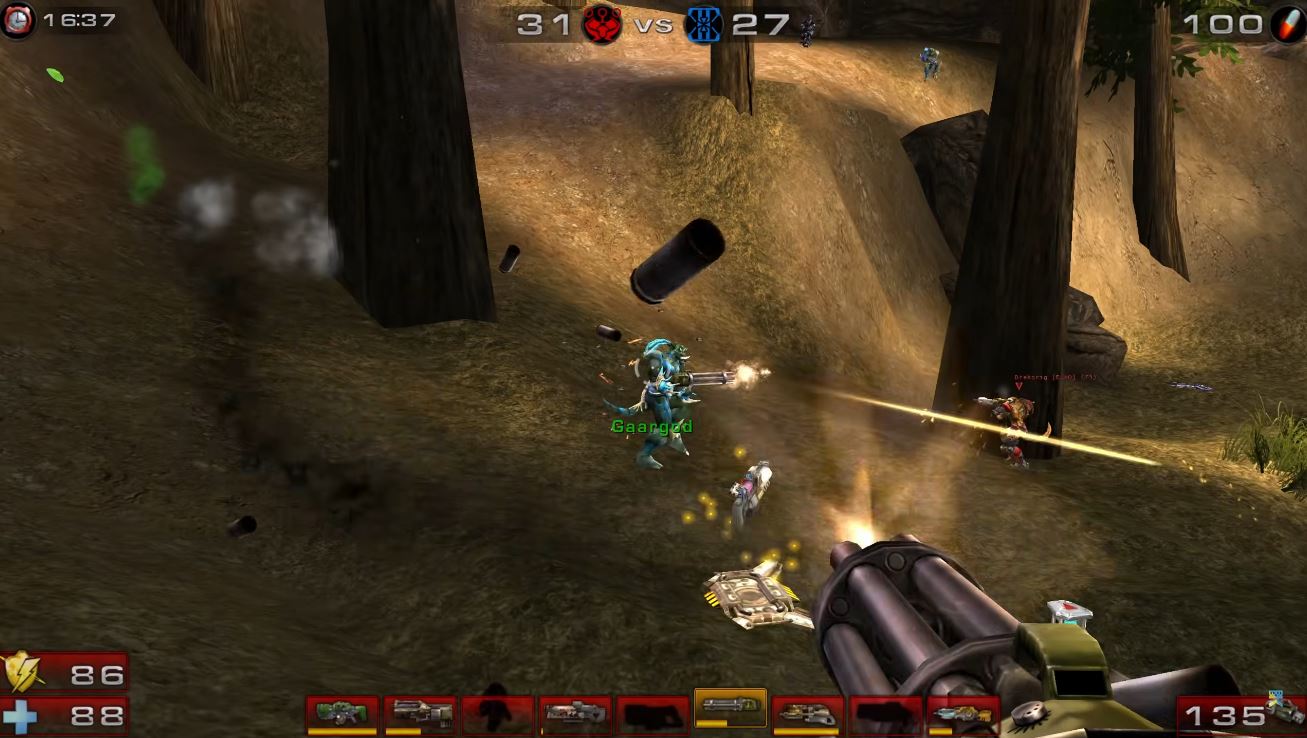Screen dimensions: 1307x738
Task: Click the match clock icon
Action: pos(18,21)
